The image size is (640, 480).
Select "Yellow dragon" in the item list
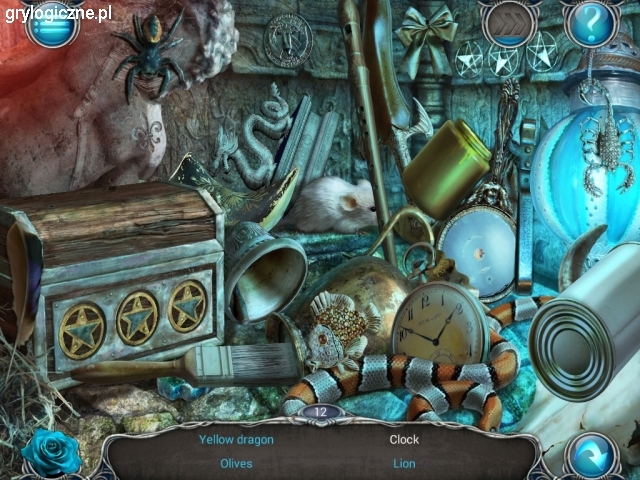click(x=236, y=439)
